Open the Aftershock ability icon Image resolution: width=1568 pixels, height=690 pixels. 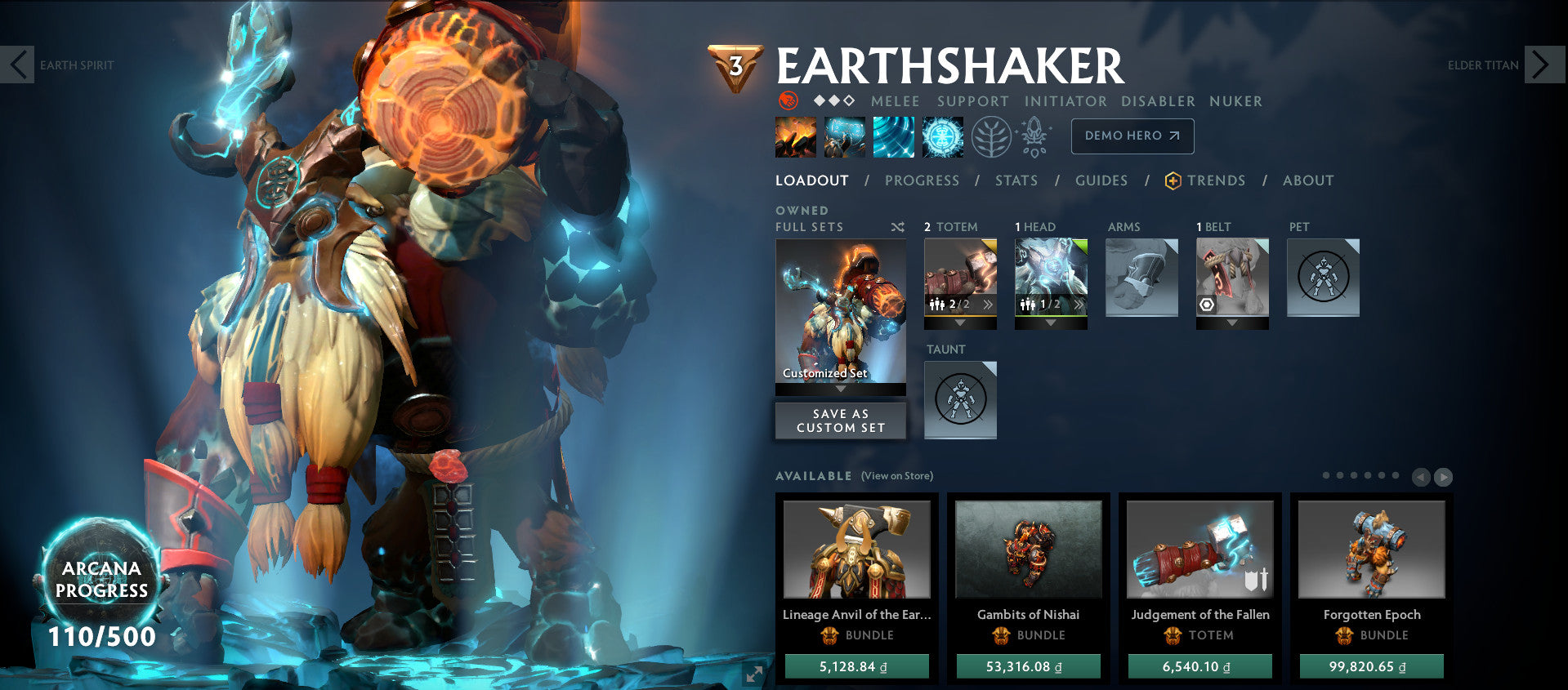click(893, 136)
